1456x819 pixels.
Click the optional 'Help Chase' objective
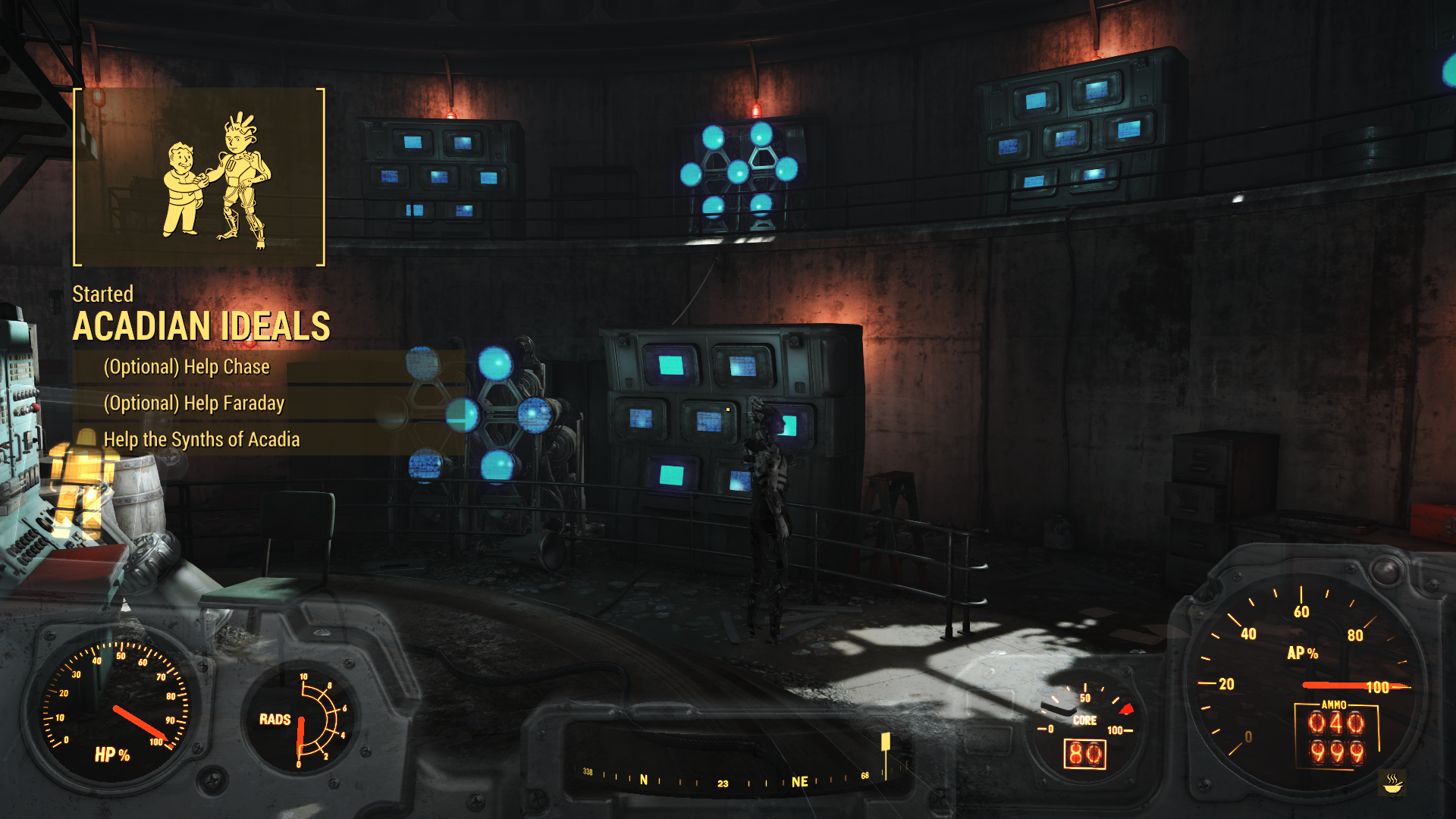coord(187,367)
